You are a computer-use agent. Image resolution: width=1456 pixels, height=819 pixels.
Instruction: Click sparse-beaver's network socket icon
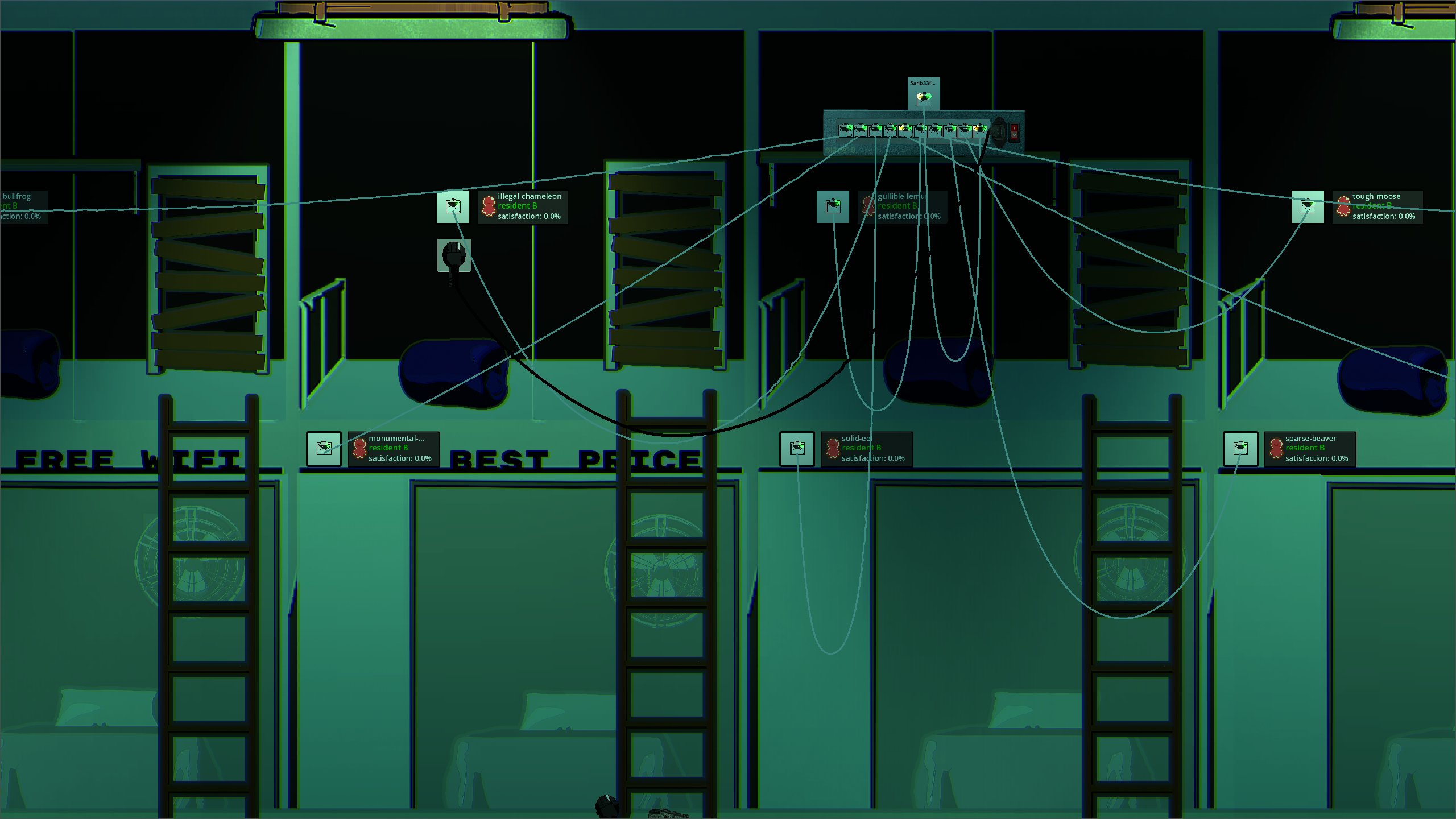1240,449
